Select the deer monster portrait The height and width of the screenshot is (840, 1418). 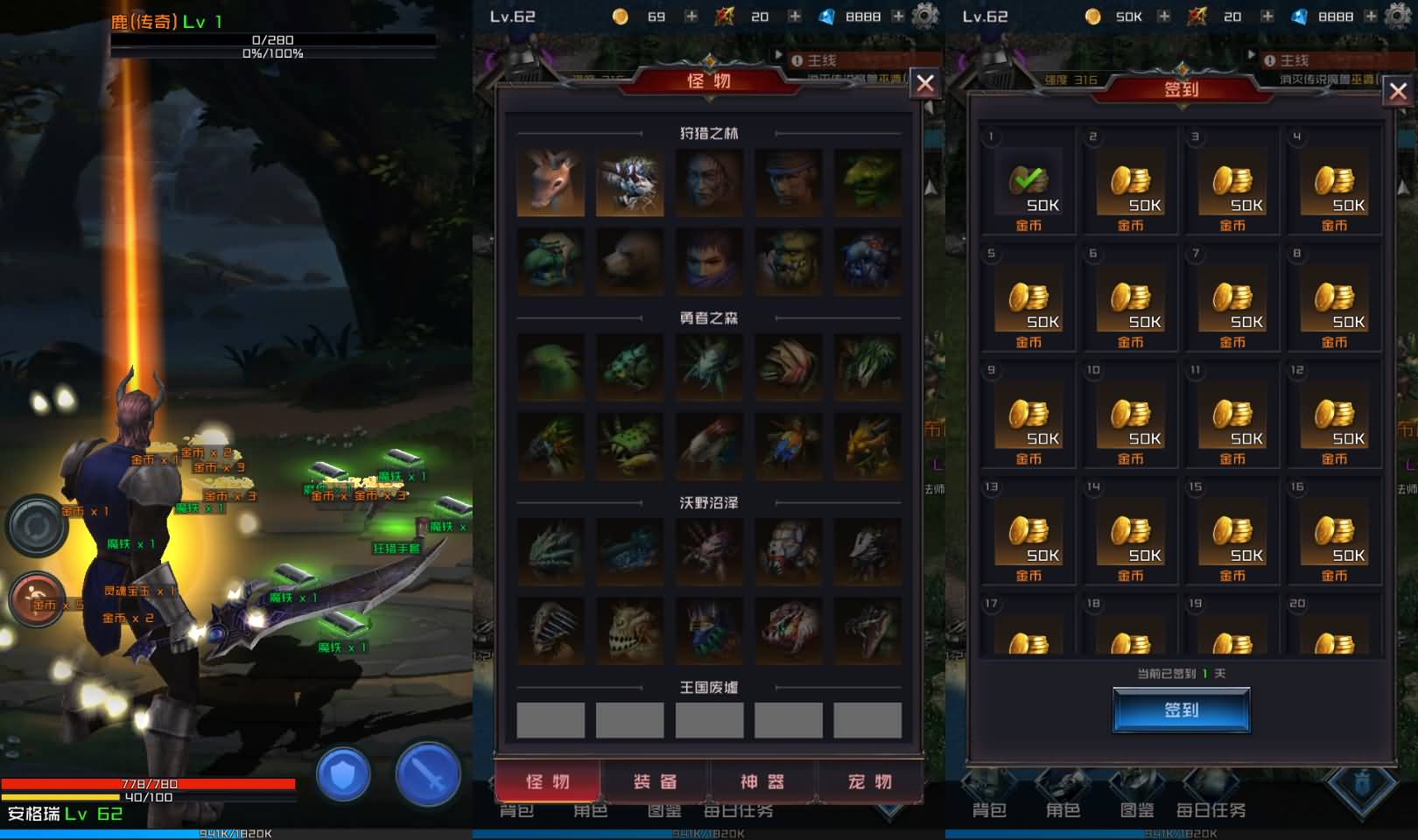(551, 183)
